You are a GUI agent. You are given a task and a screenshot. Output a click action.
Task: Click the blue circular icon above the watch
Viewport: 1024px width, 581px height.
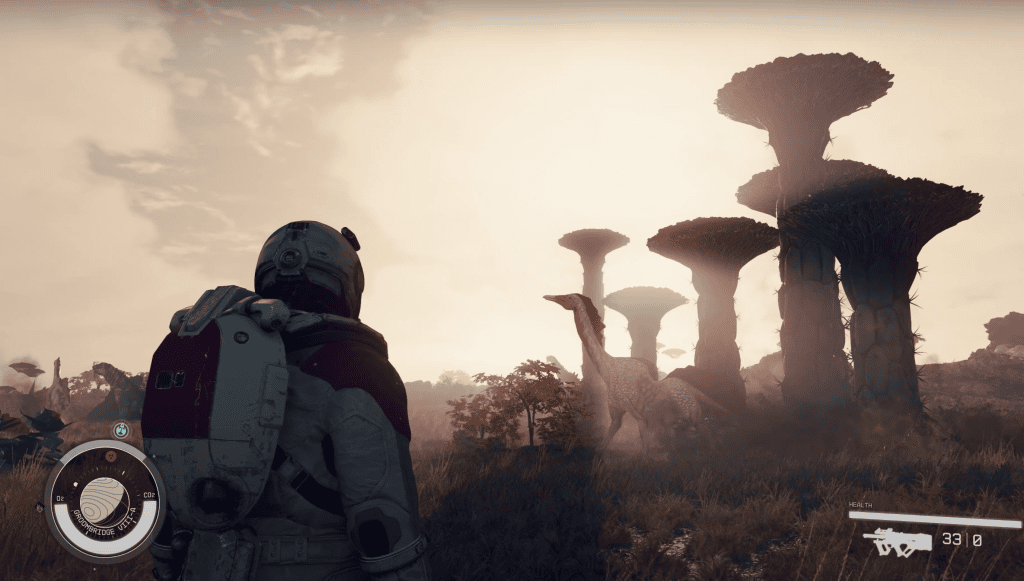pos(121,430)
